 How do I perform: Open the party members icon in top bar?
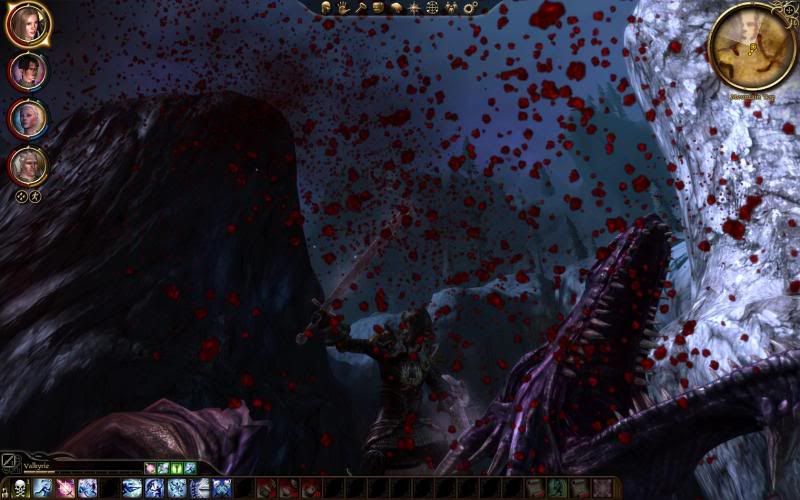pyautogui.click(x=450, y=8)
